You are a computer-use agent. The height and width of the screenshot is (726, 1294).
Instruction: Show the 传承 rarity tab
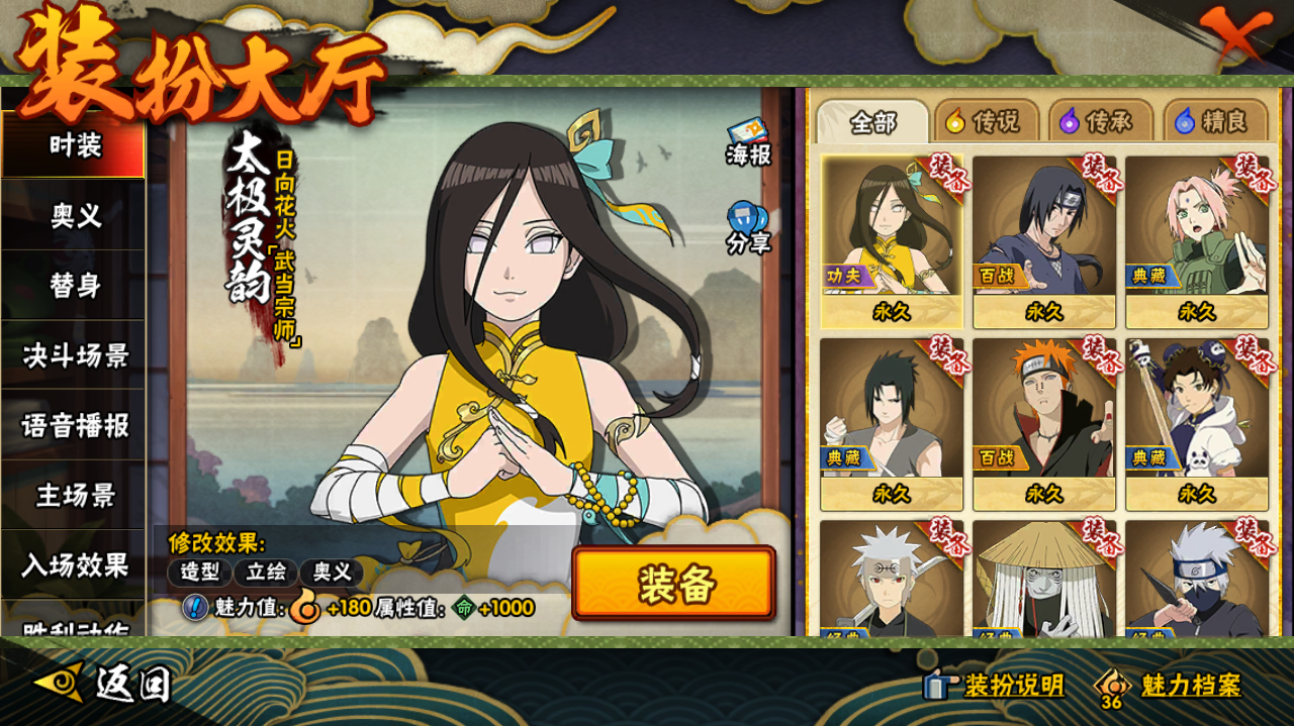tap(1097, 122)
